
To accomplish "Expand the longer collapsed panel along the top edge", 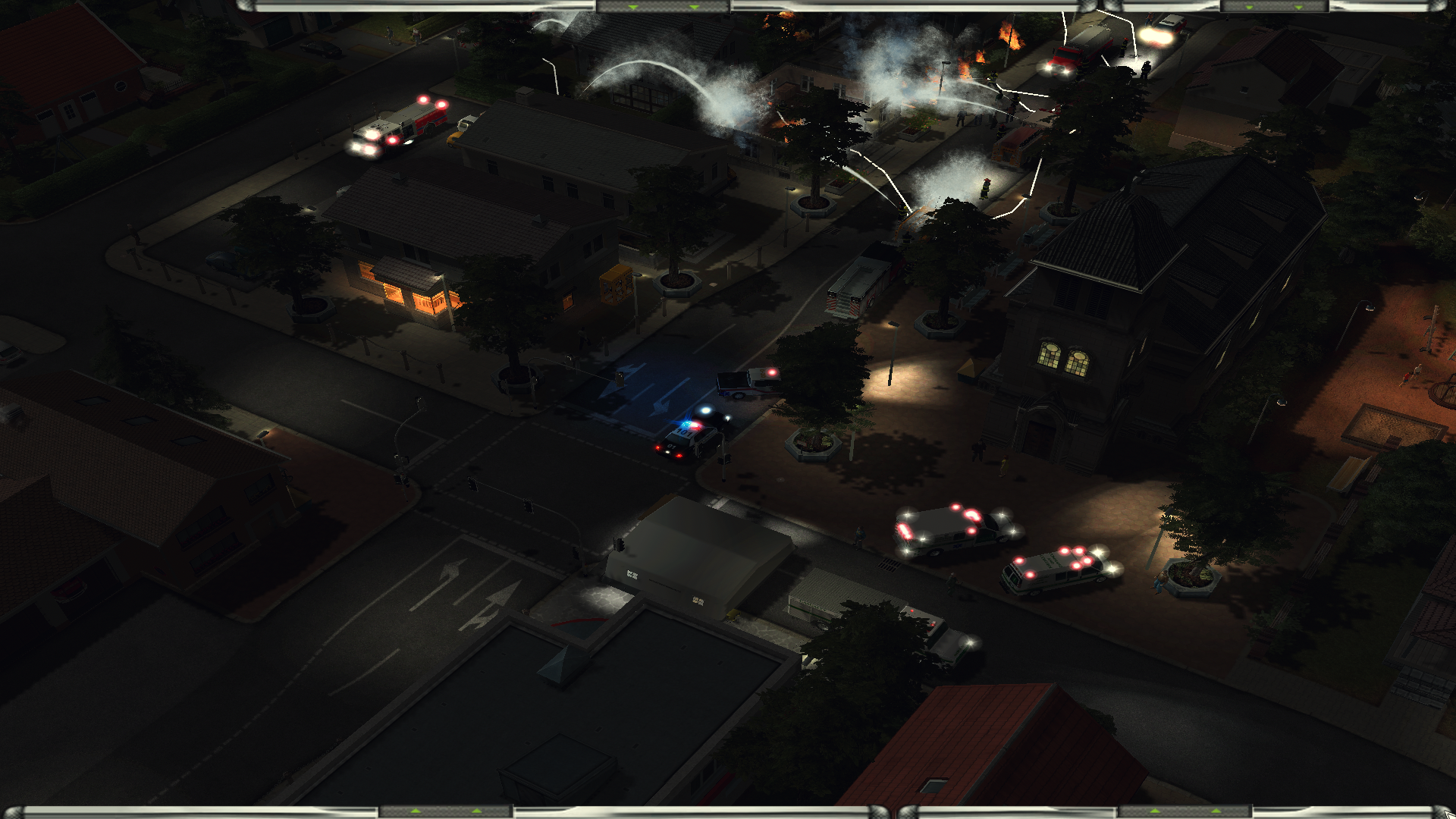I will [663, 6].
